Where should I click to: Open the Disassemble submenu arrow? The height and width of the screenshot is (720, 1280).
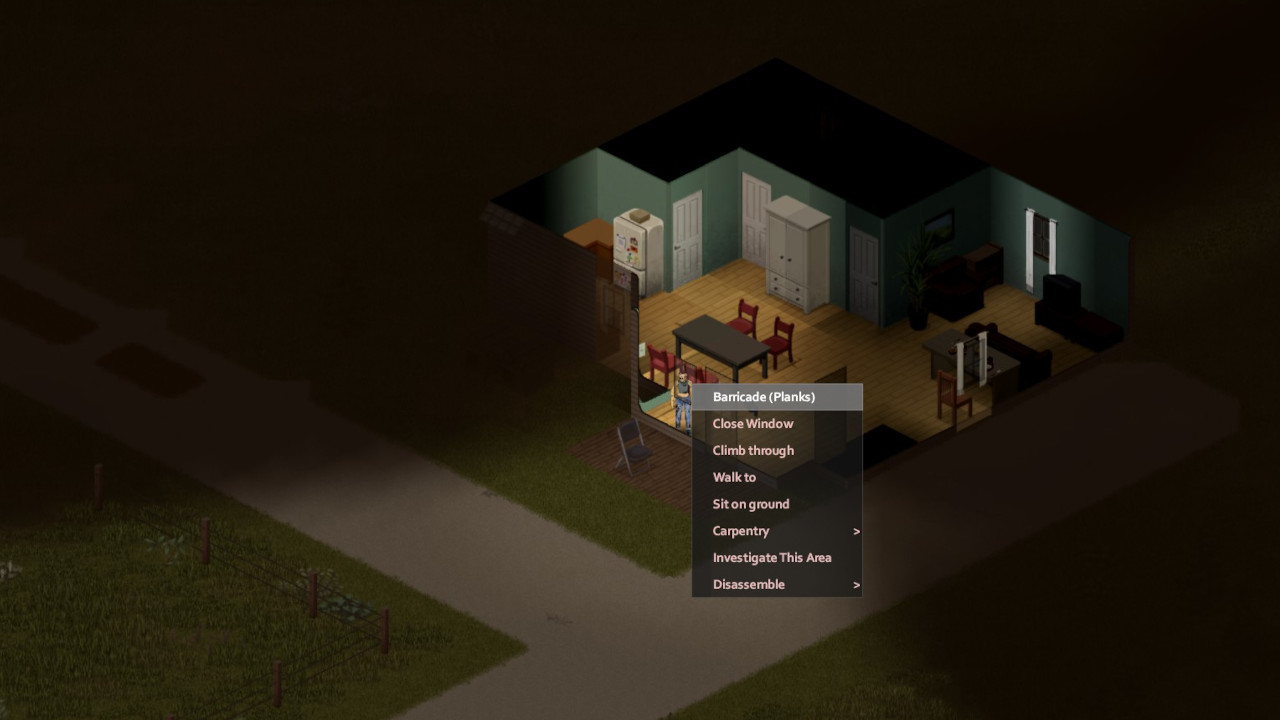tap(855, 584)
